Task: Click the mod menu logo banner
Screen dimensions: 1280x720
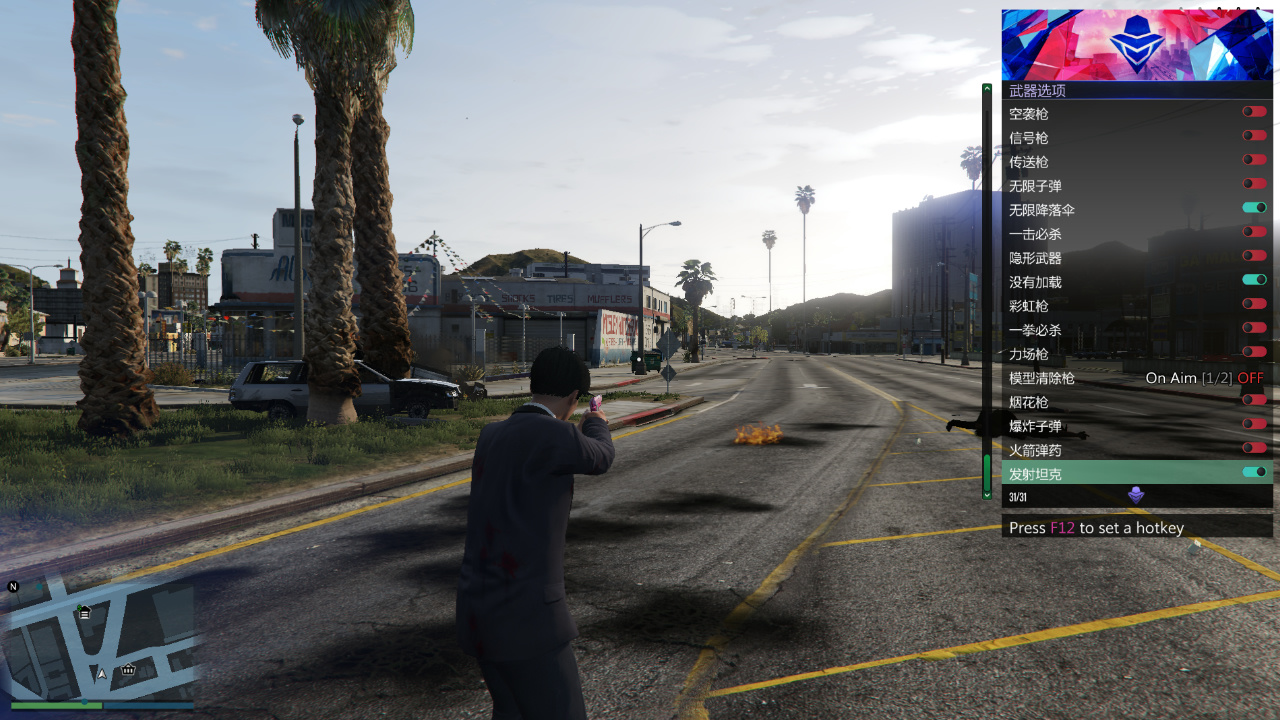Action: (x=1137, y=45)
